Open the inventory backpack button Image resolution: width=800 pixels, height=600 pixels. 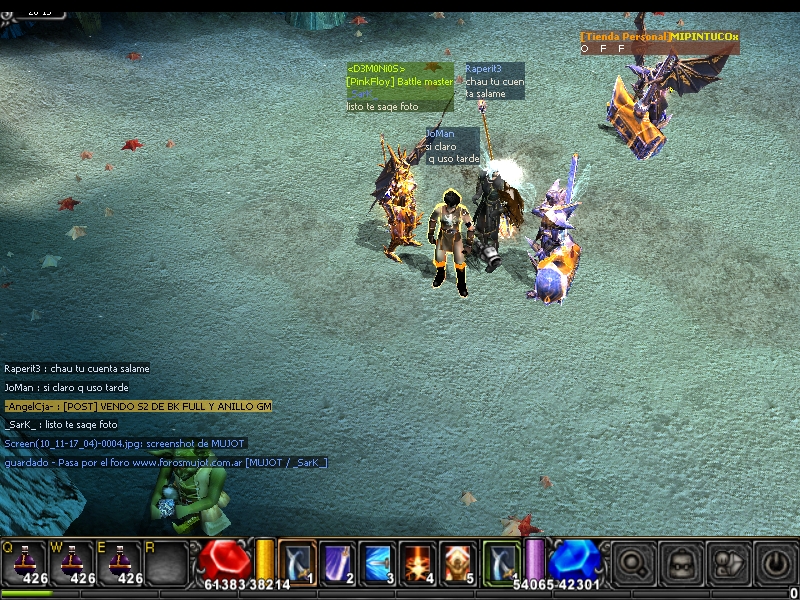click(680, 564)
